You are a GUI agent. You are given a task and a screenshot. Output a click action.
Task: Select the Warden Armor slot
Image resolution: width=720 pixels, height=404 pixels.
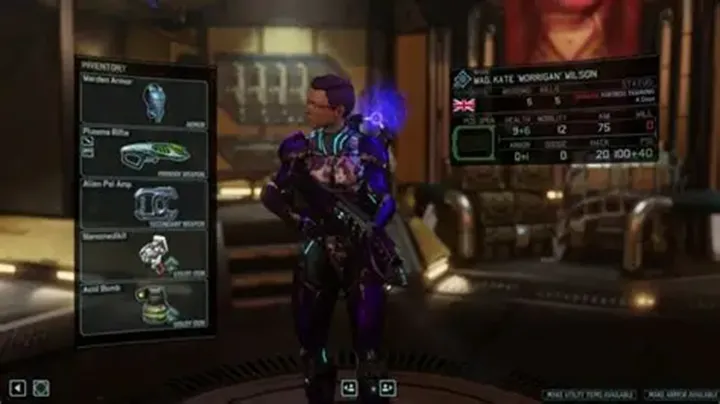pyautogui.click(x=144, y=100)
